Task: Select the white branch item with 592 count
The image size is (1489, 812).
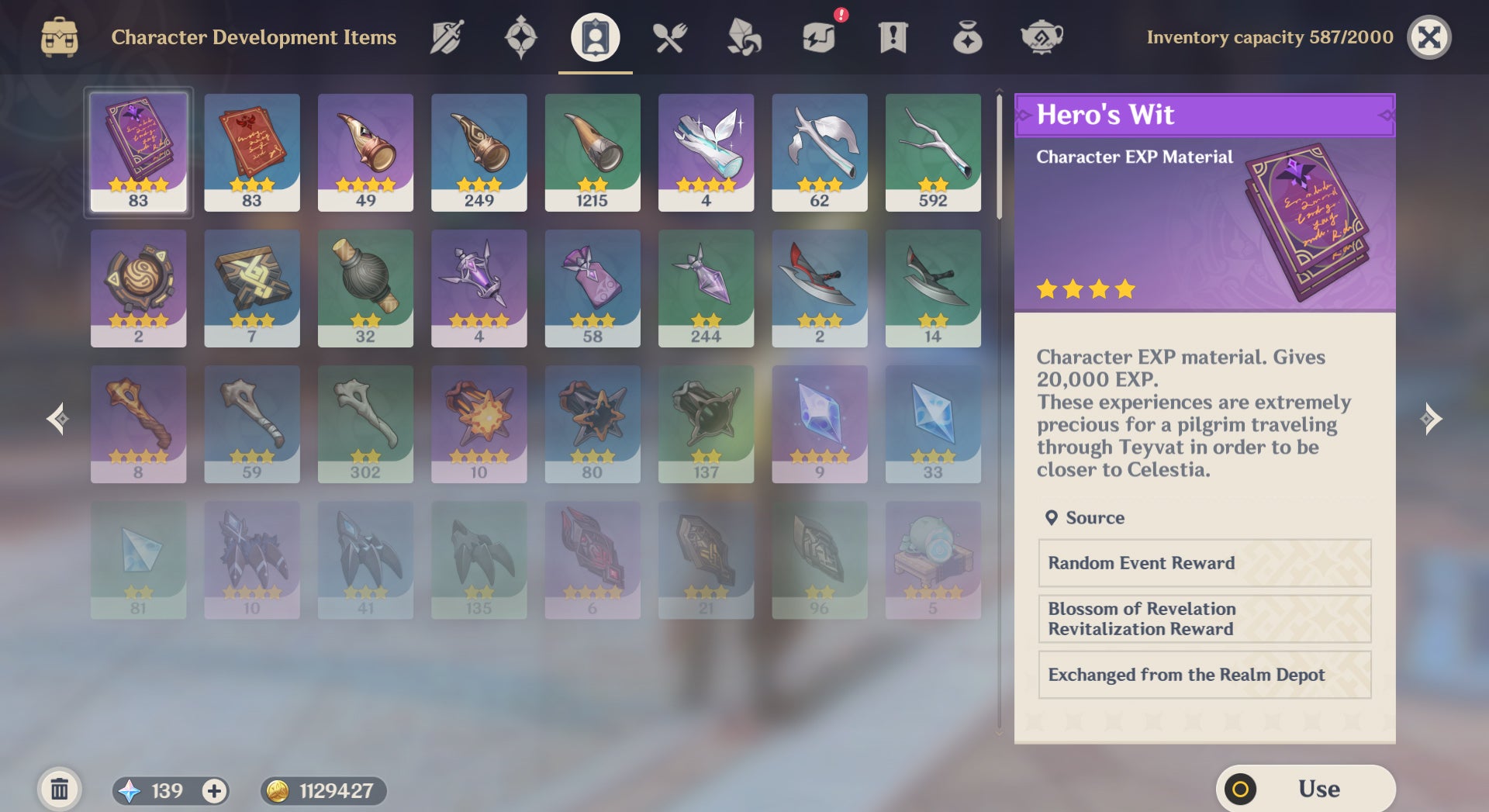Action: (x=932, y=152)
